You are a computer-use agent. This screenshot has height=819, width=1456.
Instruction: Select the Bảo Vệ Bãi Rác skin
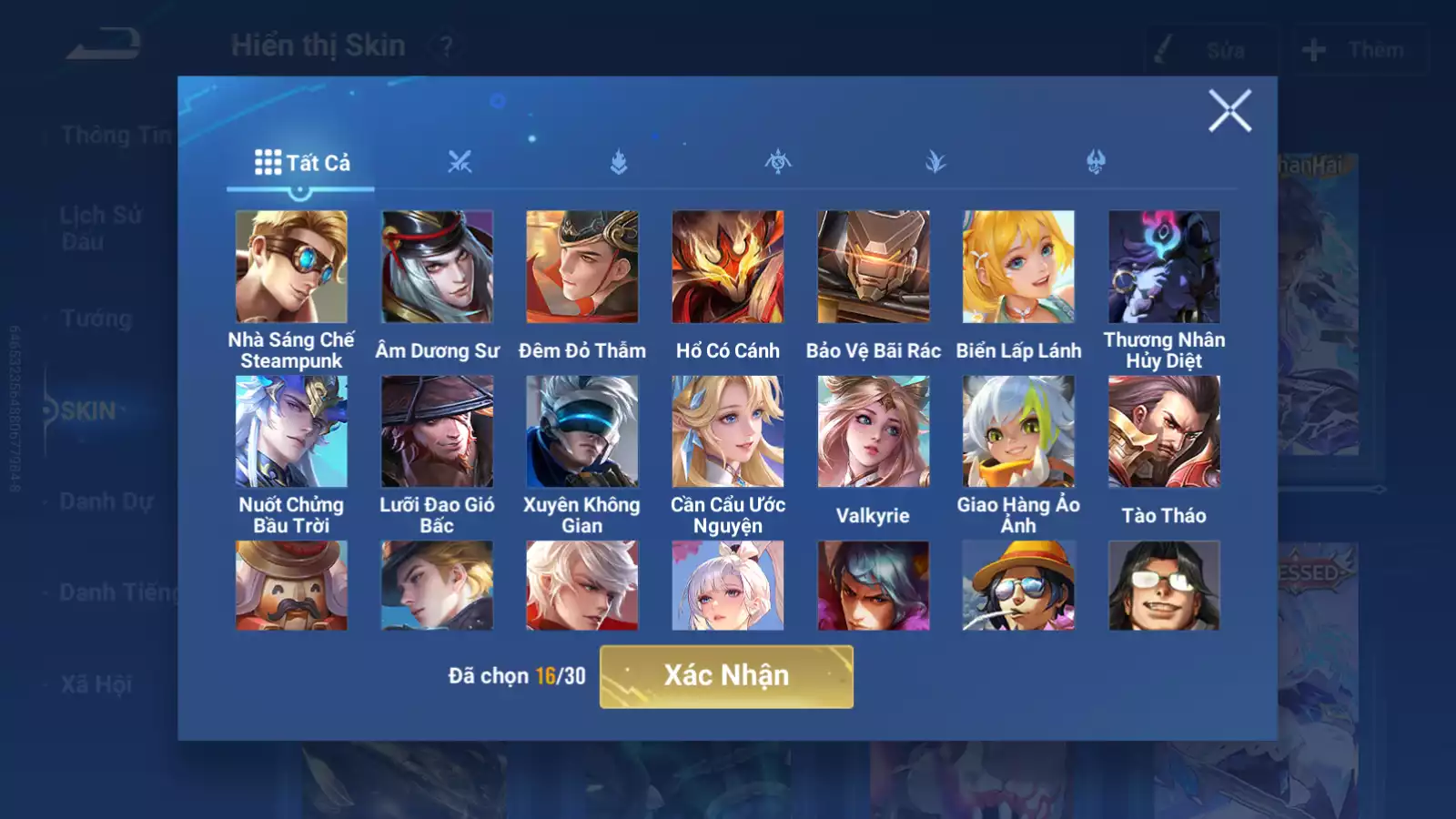[x=874, y=267]
